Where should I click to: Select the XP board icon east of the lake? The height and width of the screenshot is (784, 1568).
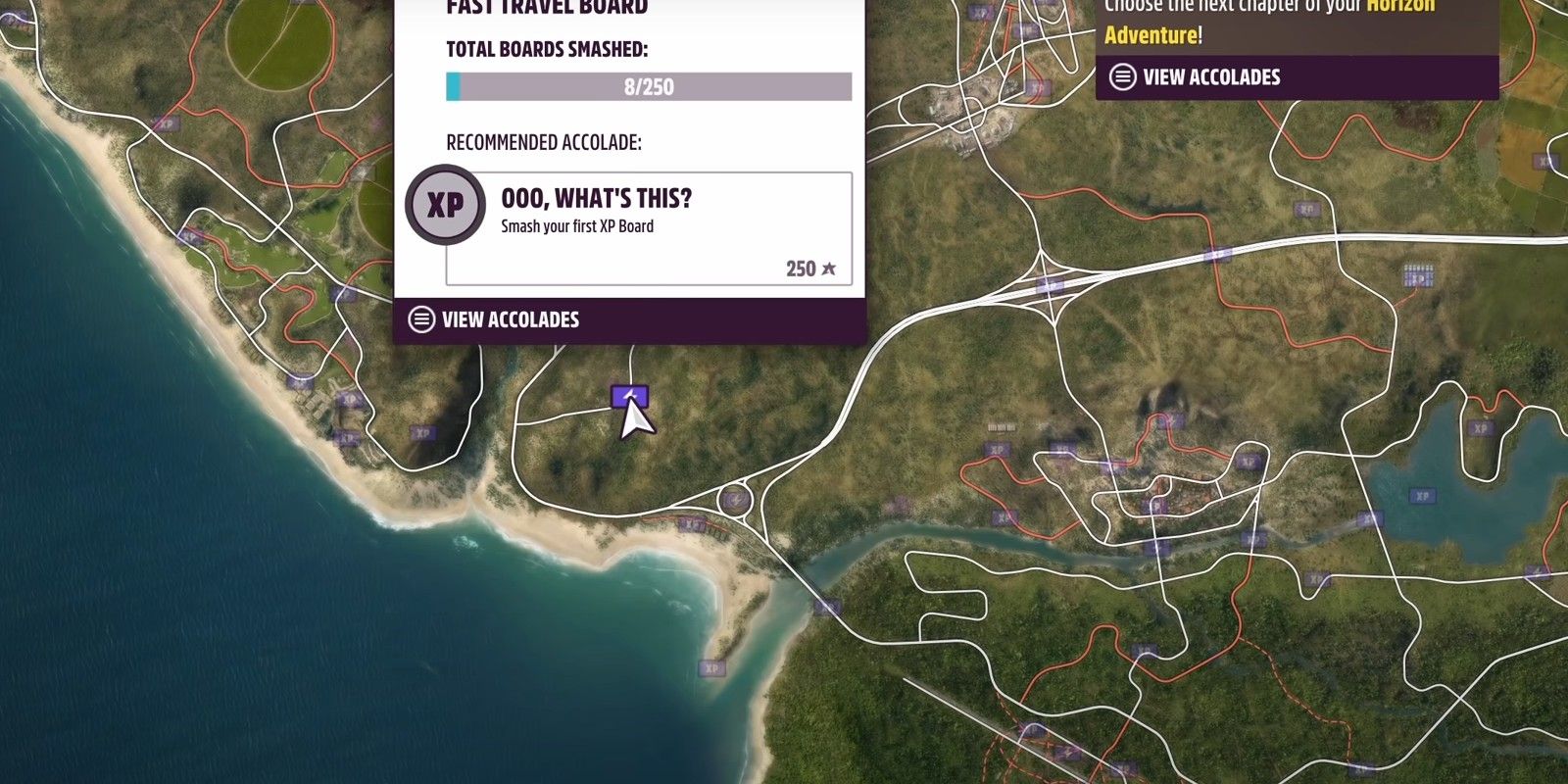tap(1481, 428)
